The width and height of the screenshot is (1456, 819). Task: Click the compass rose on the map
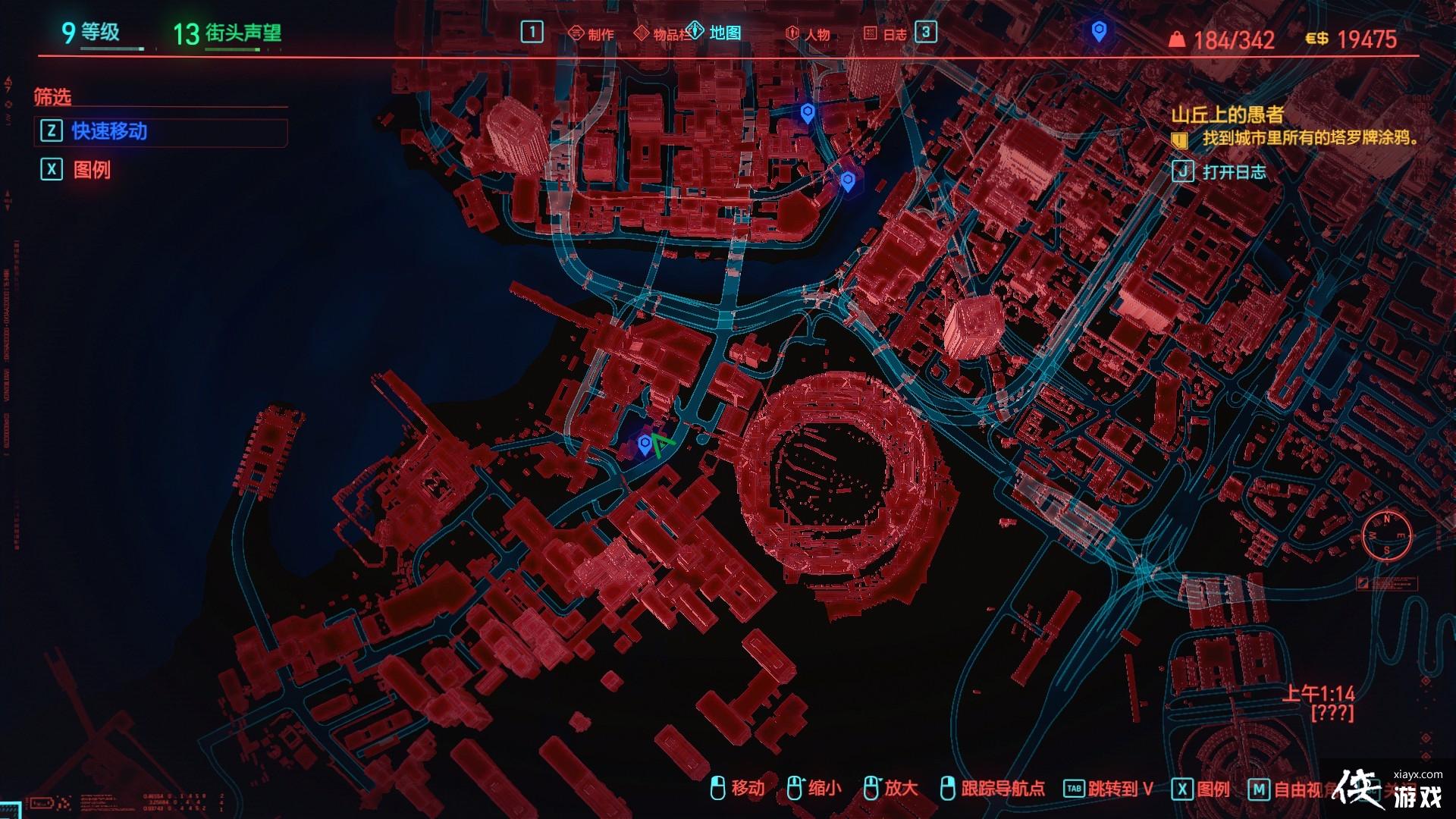click(x=1387, y=535)
